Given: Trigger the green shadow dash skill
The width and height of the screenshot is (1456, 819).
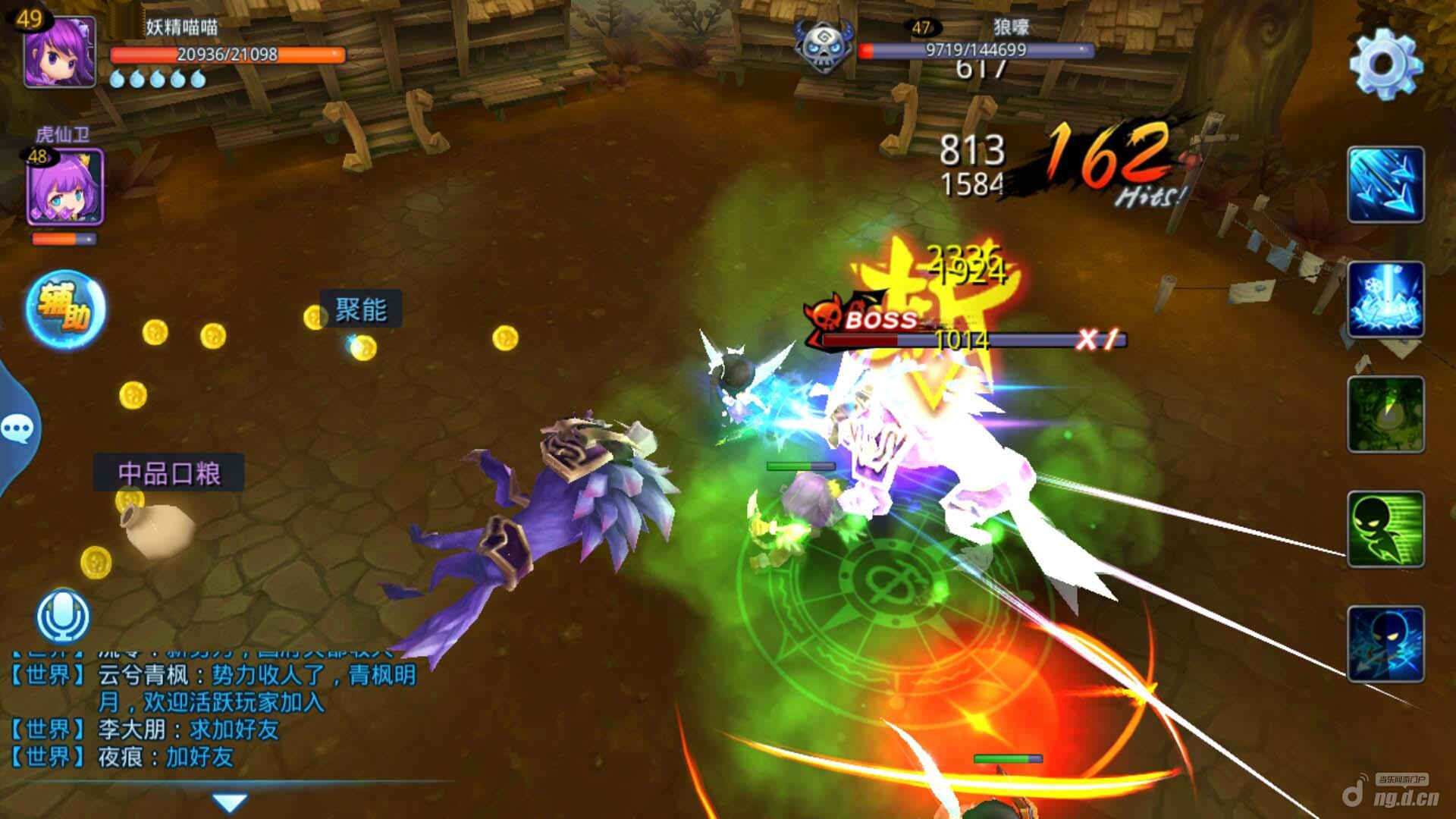Looking at the screenshot, I should tap(1385, 529).
